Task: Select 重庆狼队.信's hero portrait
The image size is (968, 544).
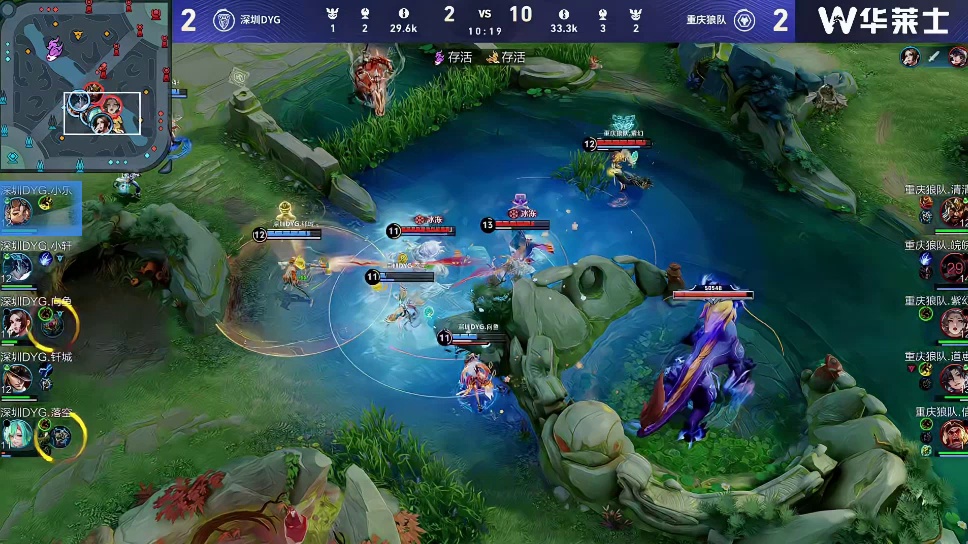Action: 951,434
